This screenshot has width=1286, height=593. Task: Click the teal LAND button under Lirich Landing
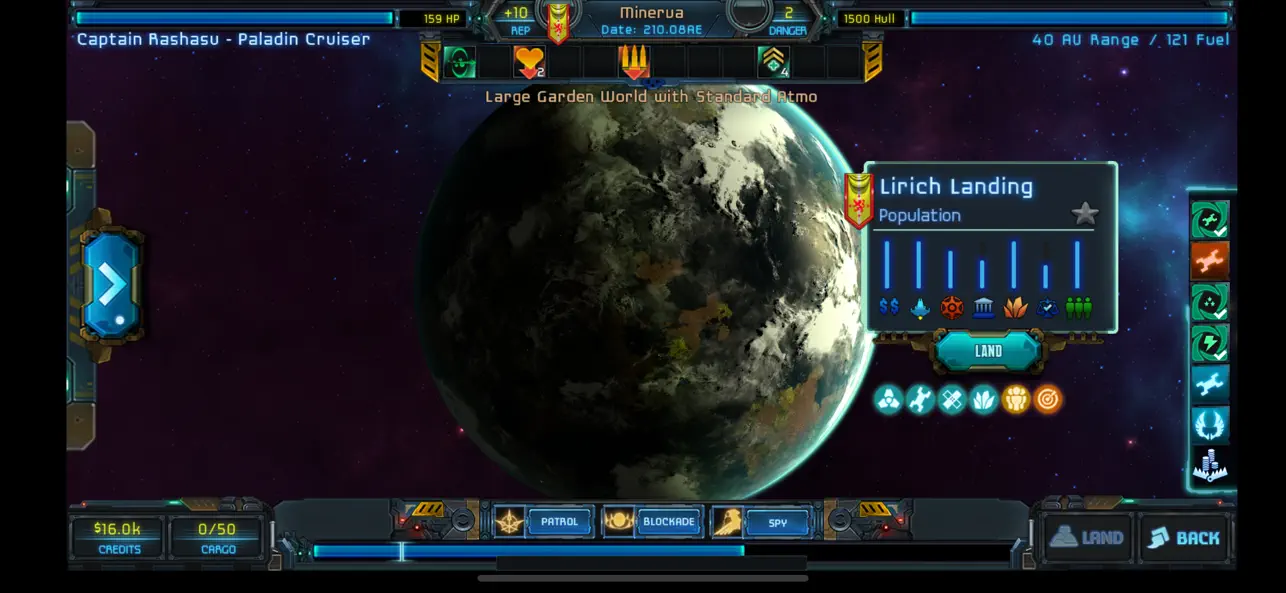[x=988, y=351]
